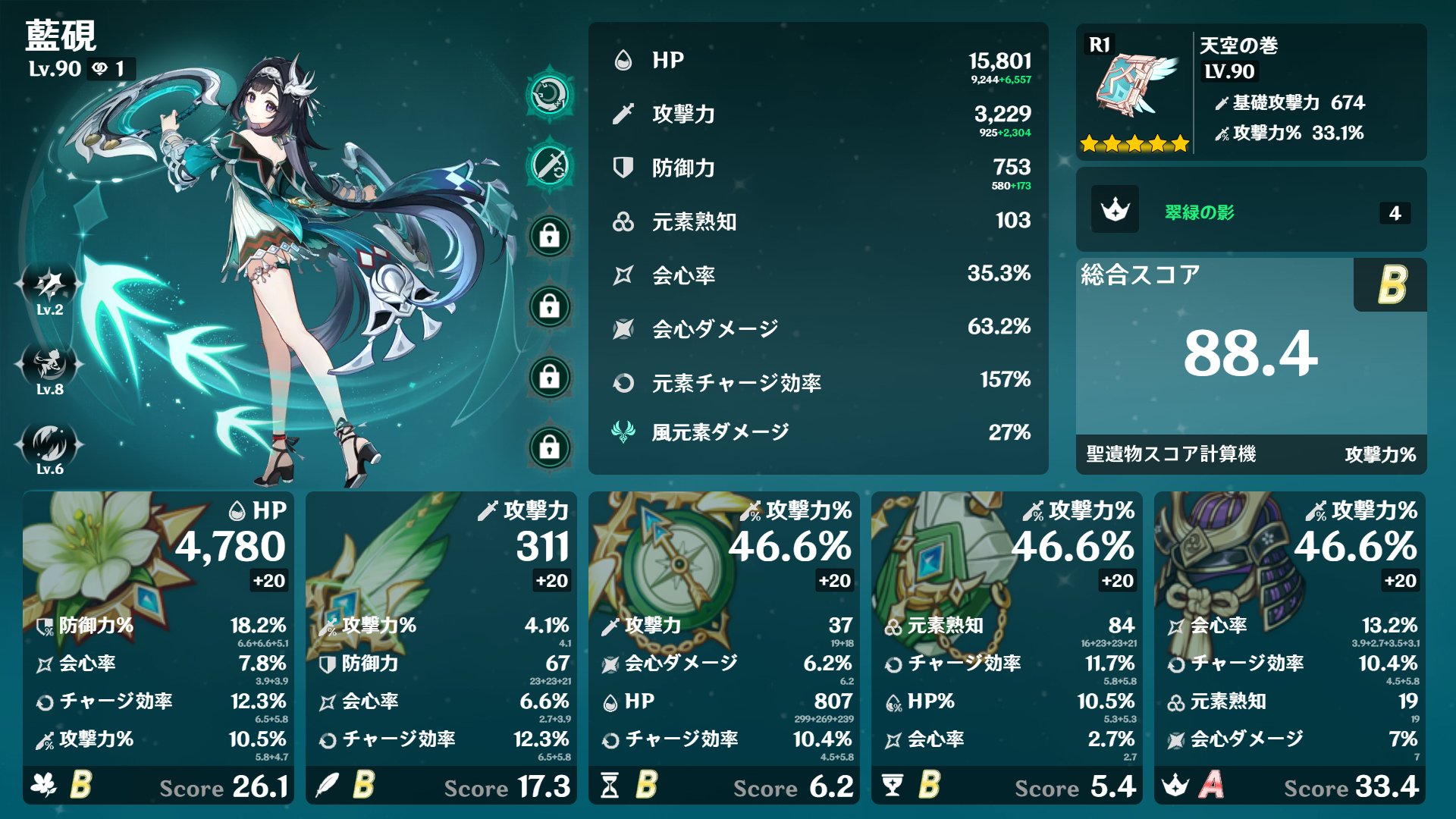Select the Skyward Atlas weapon card
Image resolution: width=1456 pixels, height=819 pixels.
1250,92
